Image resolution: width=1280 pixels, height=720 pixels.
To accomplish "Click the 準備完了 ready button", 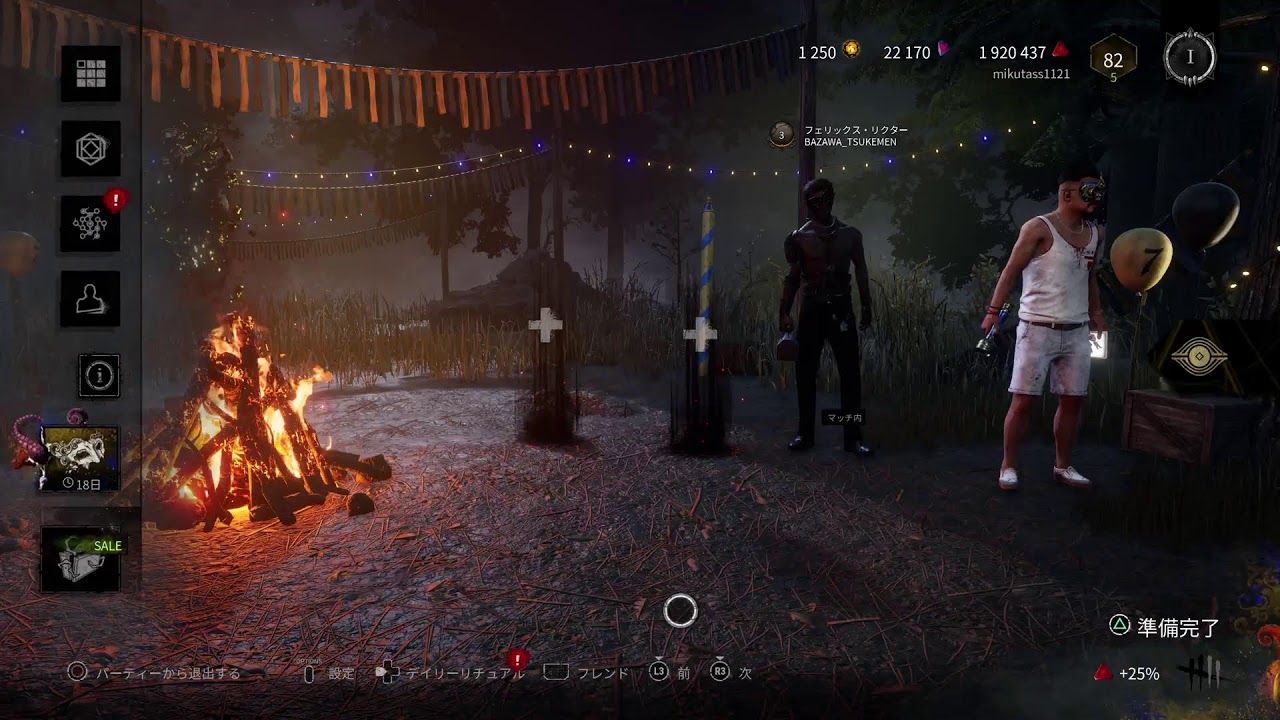I will [1165, 628].
